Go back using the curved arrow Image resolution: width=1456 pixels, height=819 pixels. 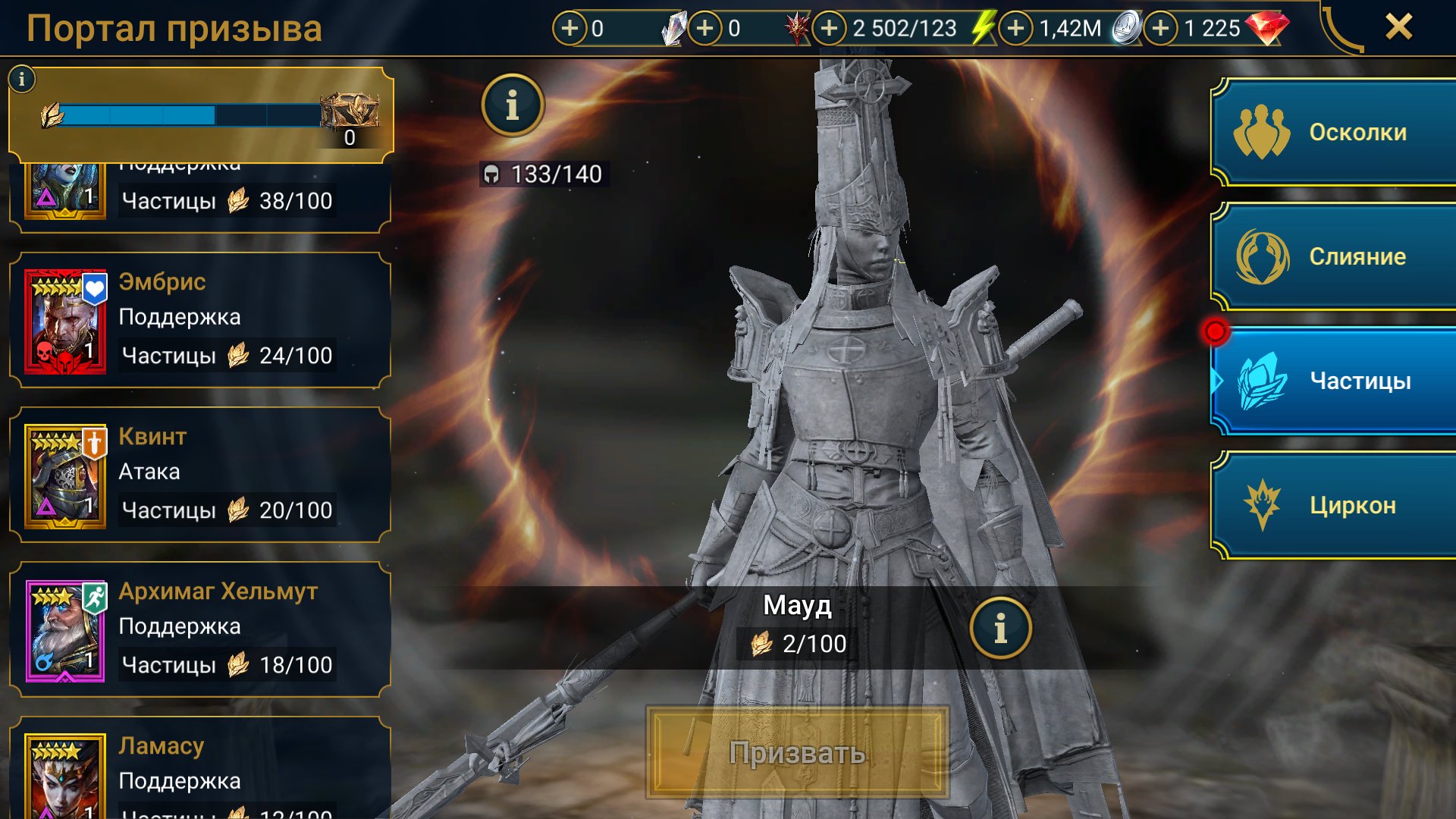1341,30
